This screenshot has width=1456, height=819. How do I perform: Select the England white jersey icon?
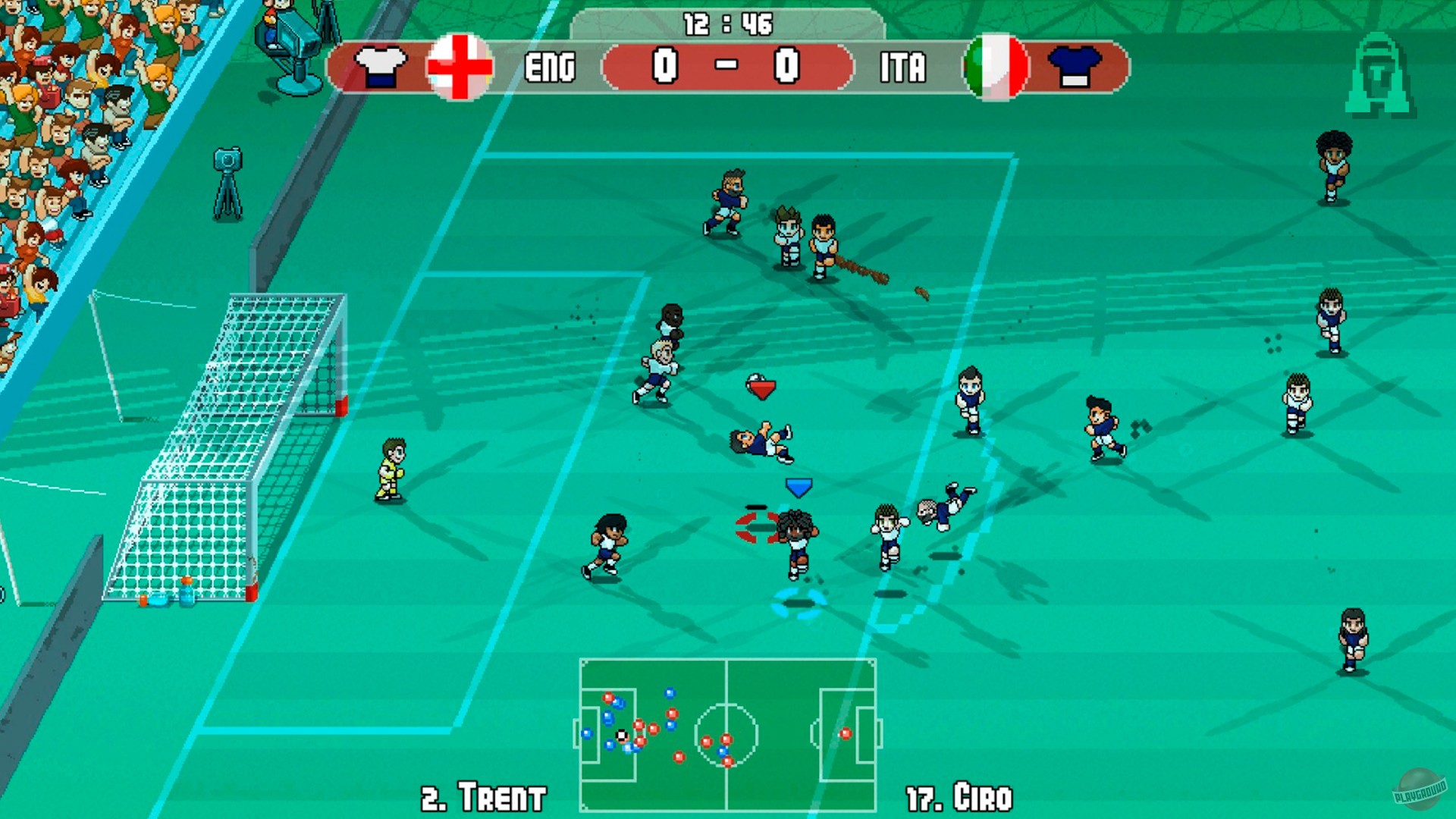click(379, 67)
